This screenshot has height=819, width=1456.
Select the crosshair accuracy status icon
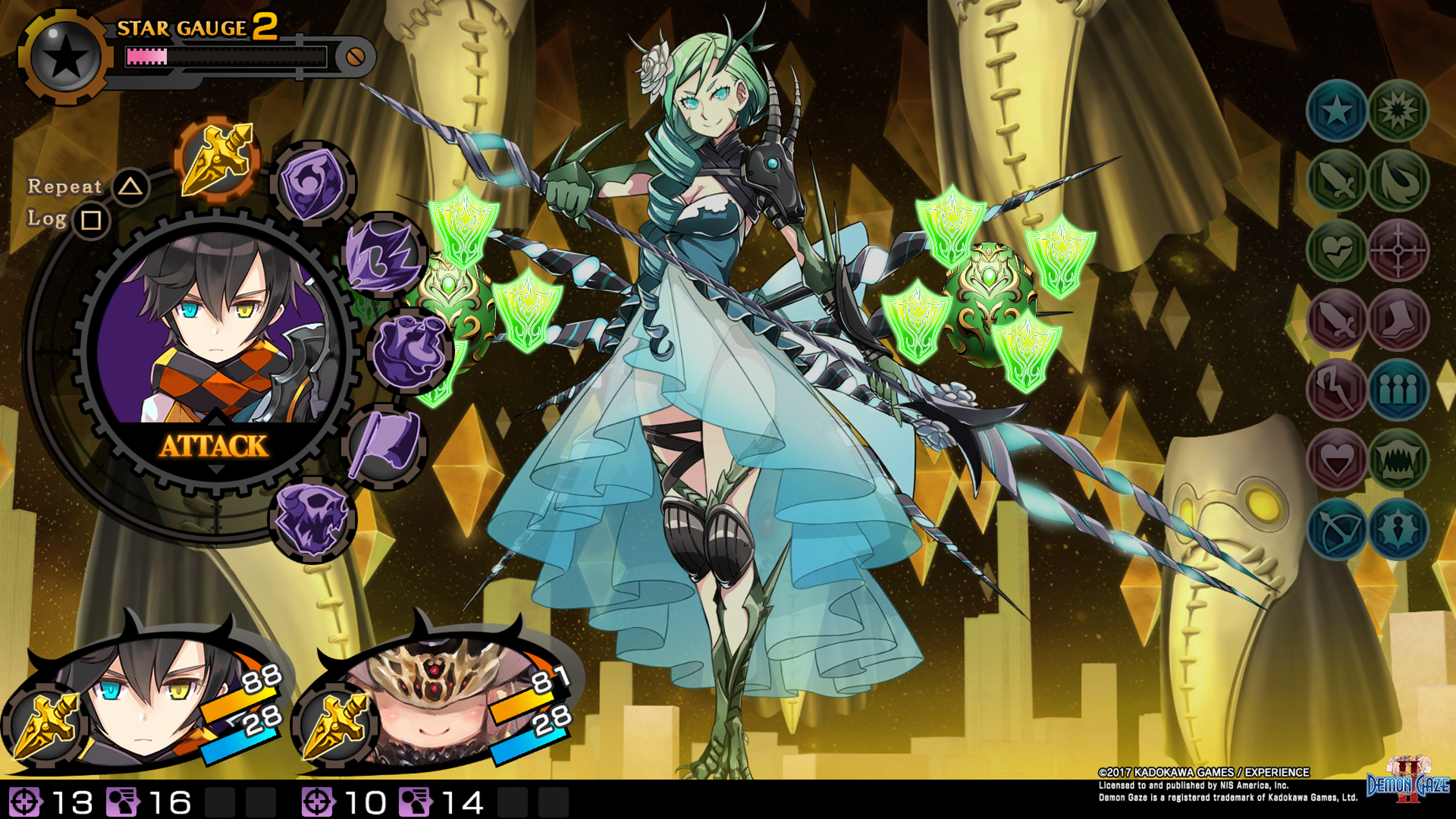[x=1398, y=252]
